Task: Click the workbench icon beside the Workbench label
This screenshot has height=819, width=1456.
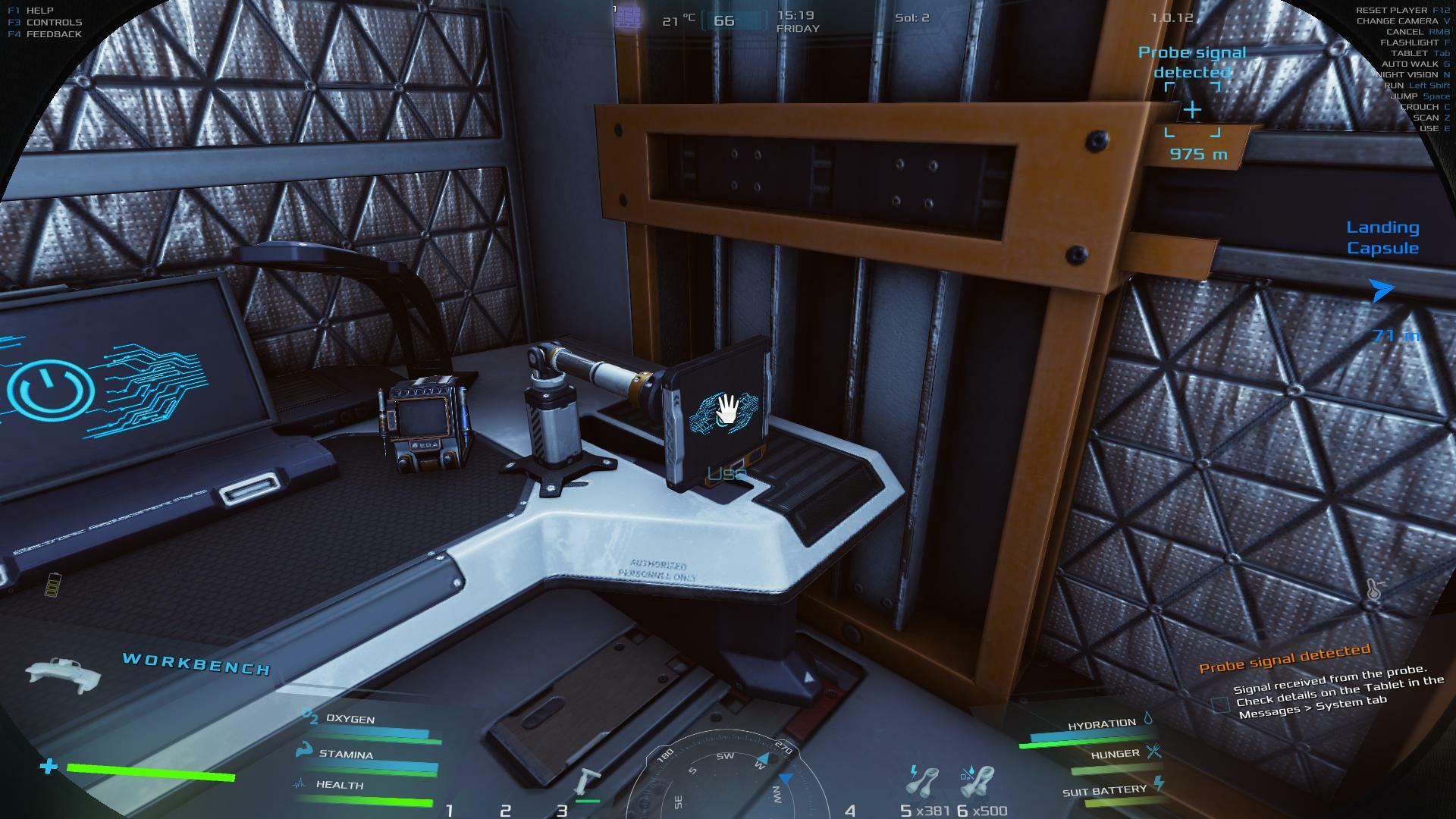Action: (63, 673)
